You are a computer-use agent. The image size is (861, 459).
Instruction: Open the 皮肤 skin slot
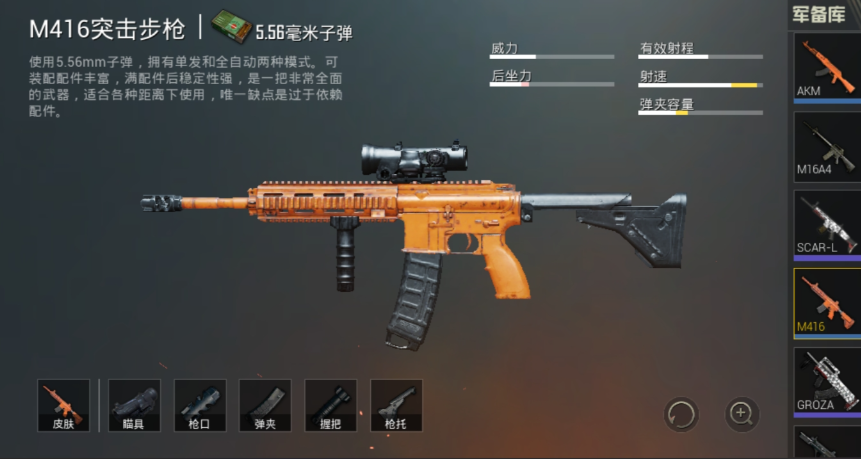coord(64,405)
